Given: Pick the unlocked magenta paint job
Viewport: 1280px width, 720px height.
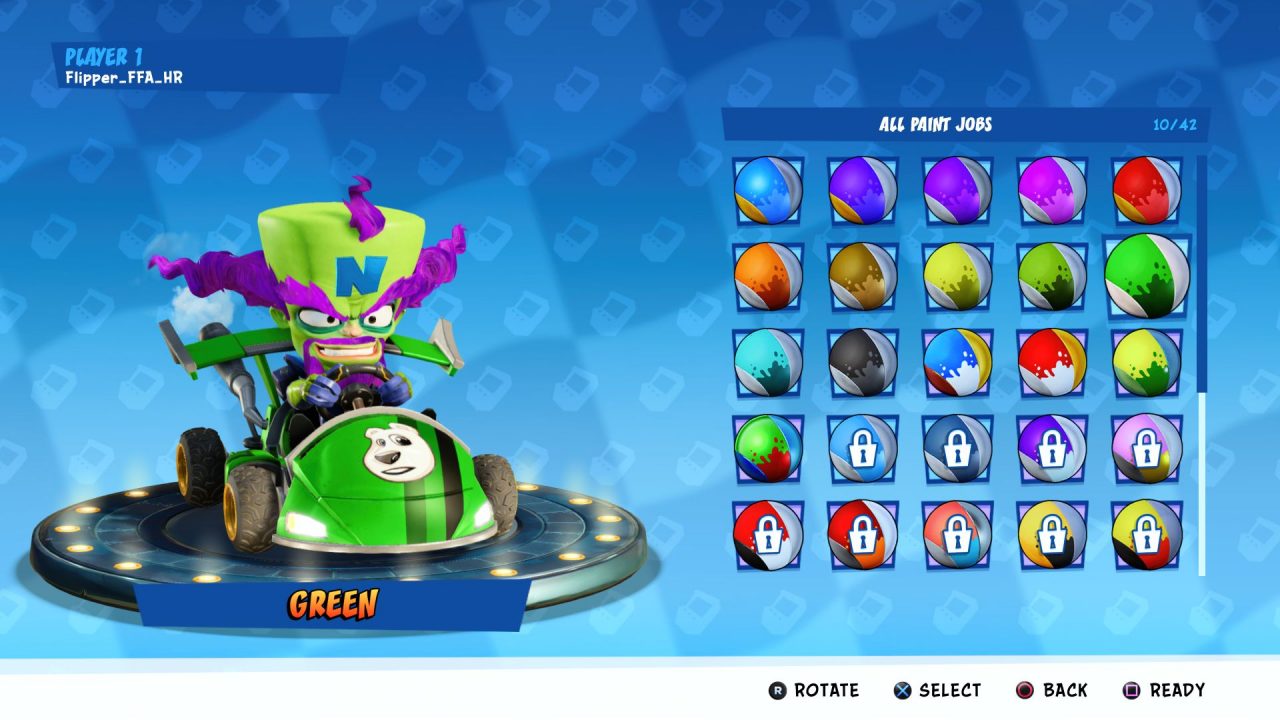Looking at the screenshot, I should click(x=1052, y=190).
